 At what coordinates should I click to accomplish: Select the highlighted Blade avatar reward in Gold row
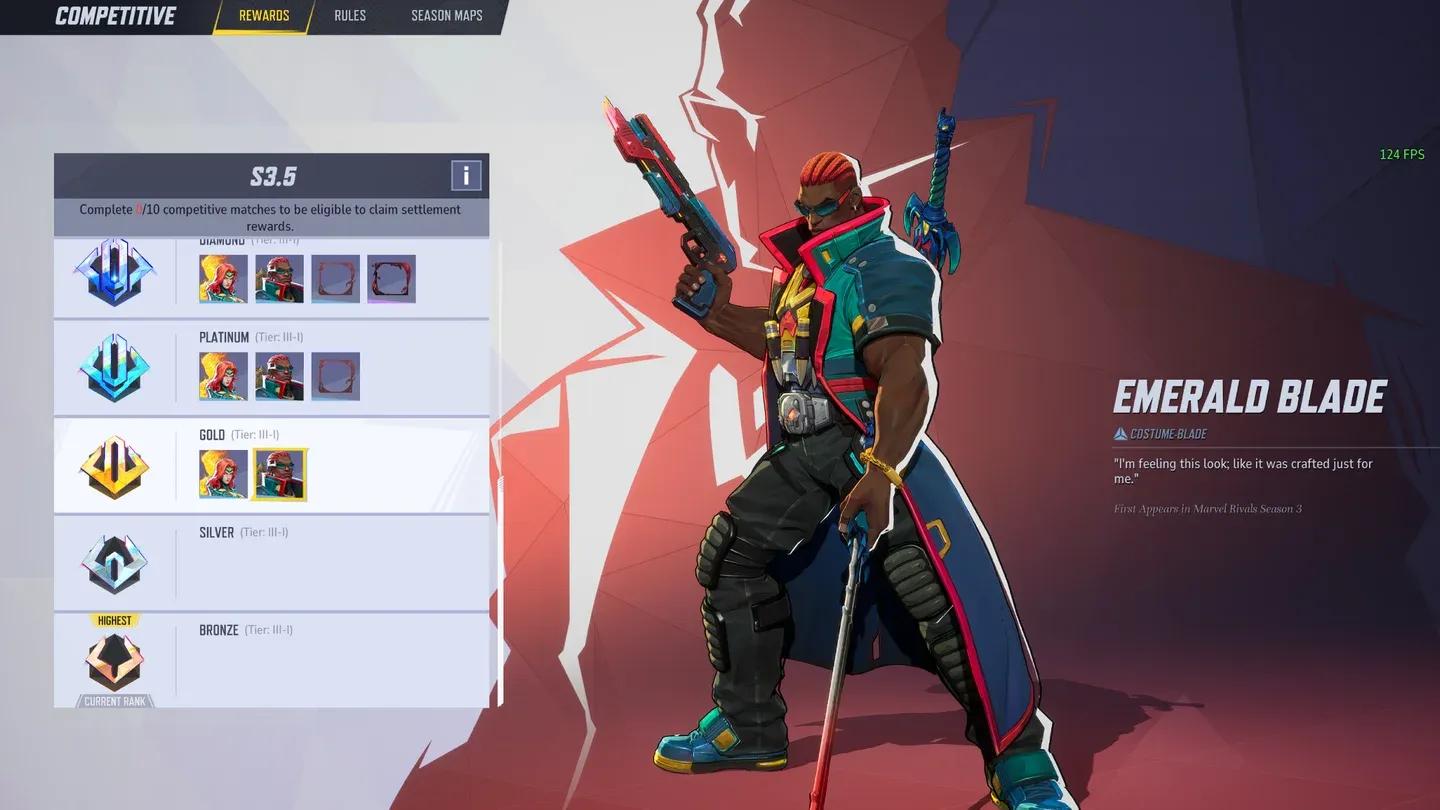coord(278,473)
